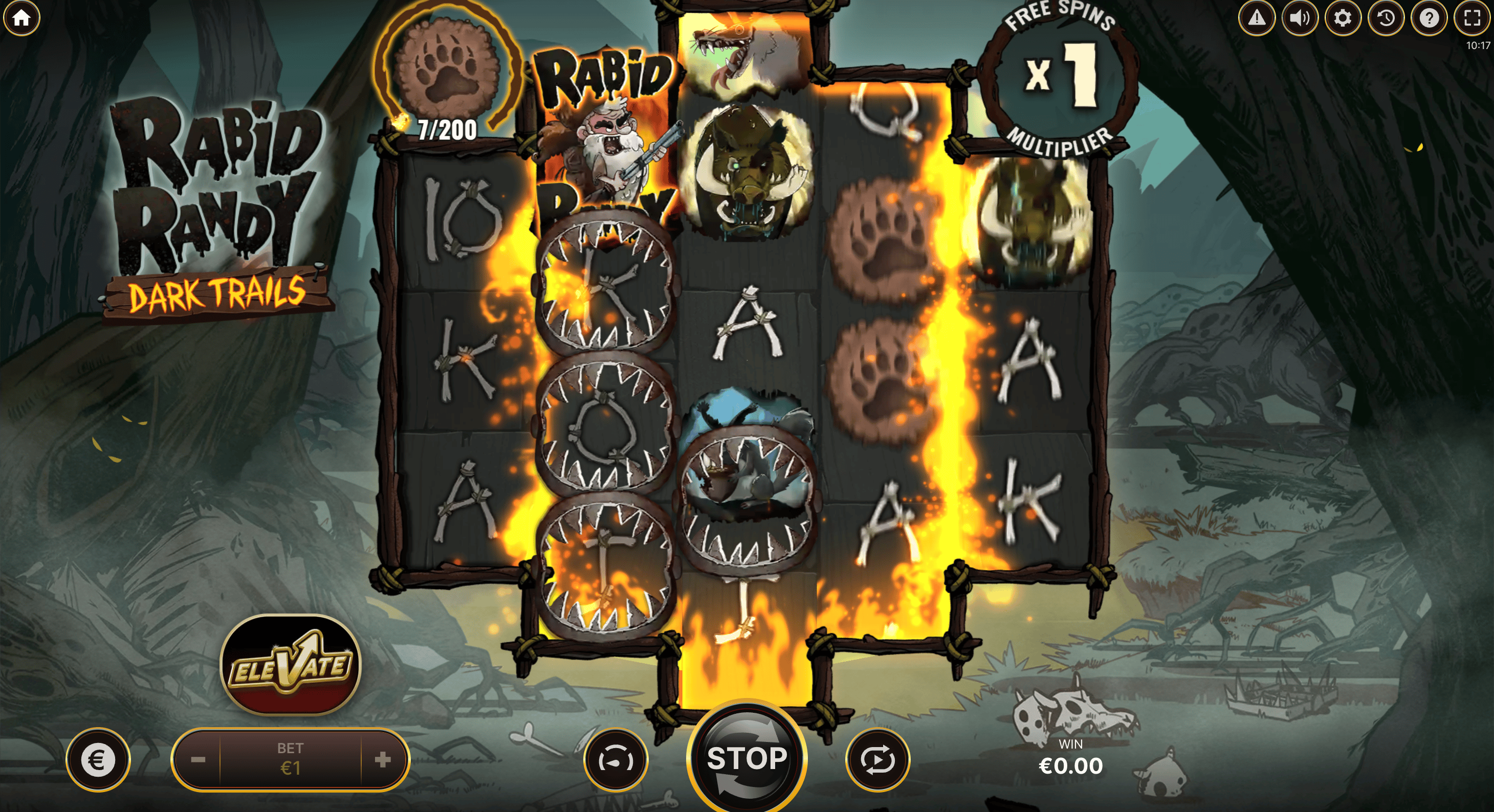Enter fullscreen mode

(x=1472, y=18)
